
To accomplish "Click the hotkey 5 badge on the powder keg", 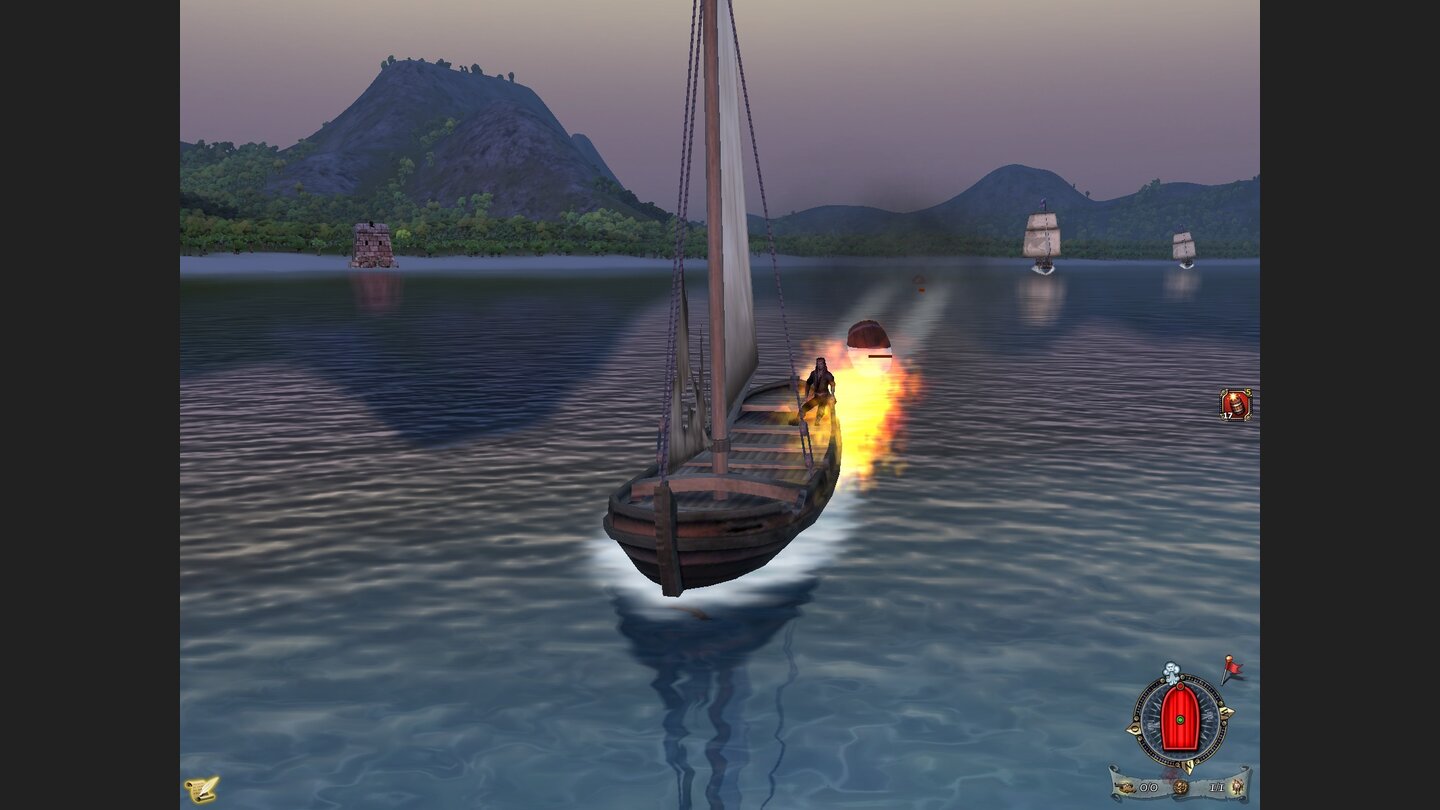I will pyautogui.click(x=1248, y=391).
